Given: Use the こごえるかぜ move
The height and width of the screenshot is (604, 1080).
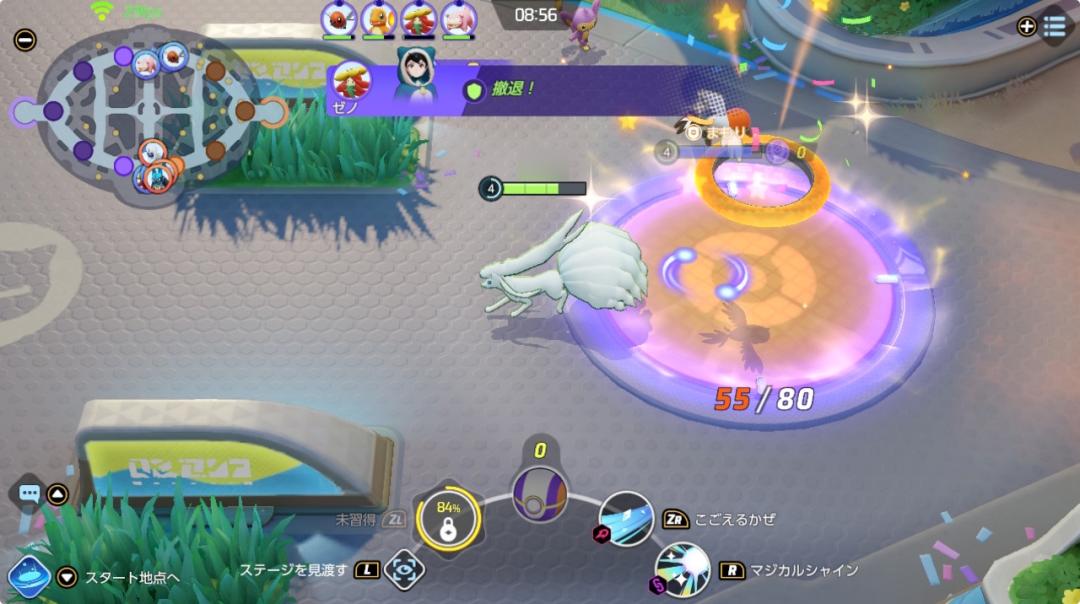Looking at the screenshot, I should pyautogui.click(x=626, y=518).
